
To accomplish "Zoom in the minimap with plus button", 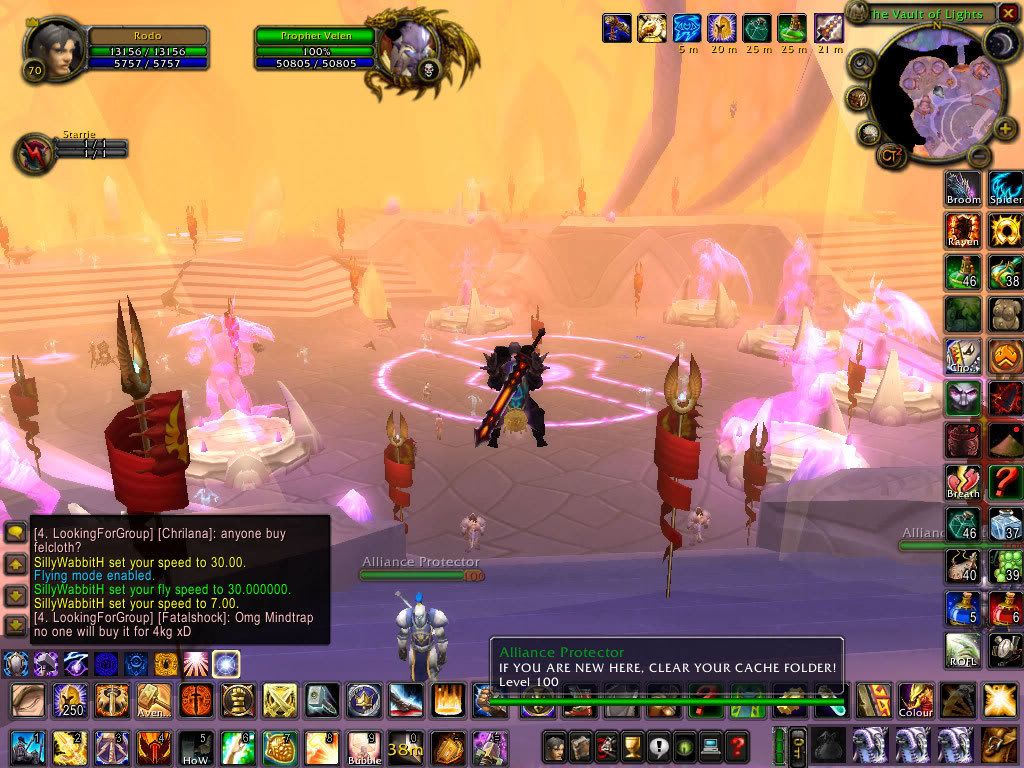I will (x=1004, y=128).
